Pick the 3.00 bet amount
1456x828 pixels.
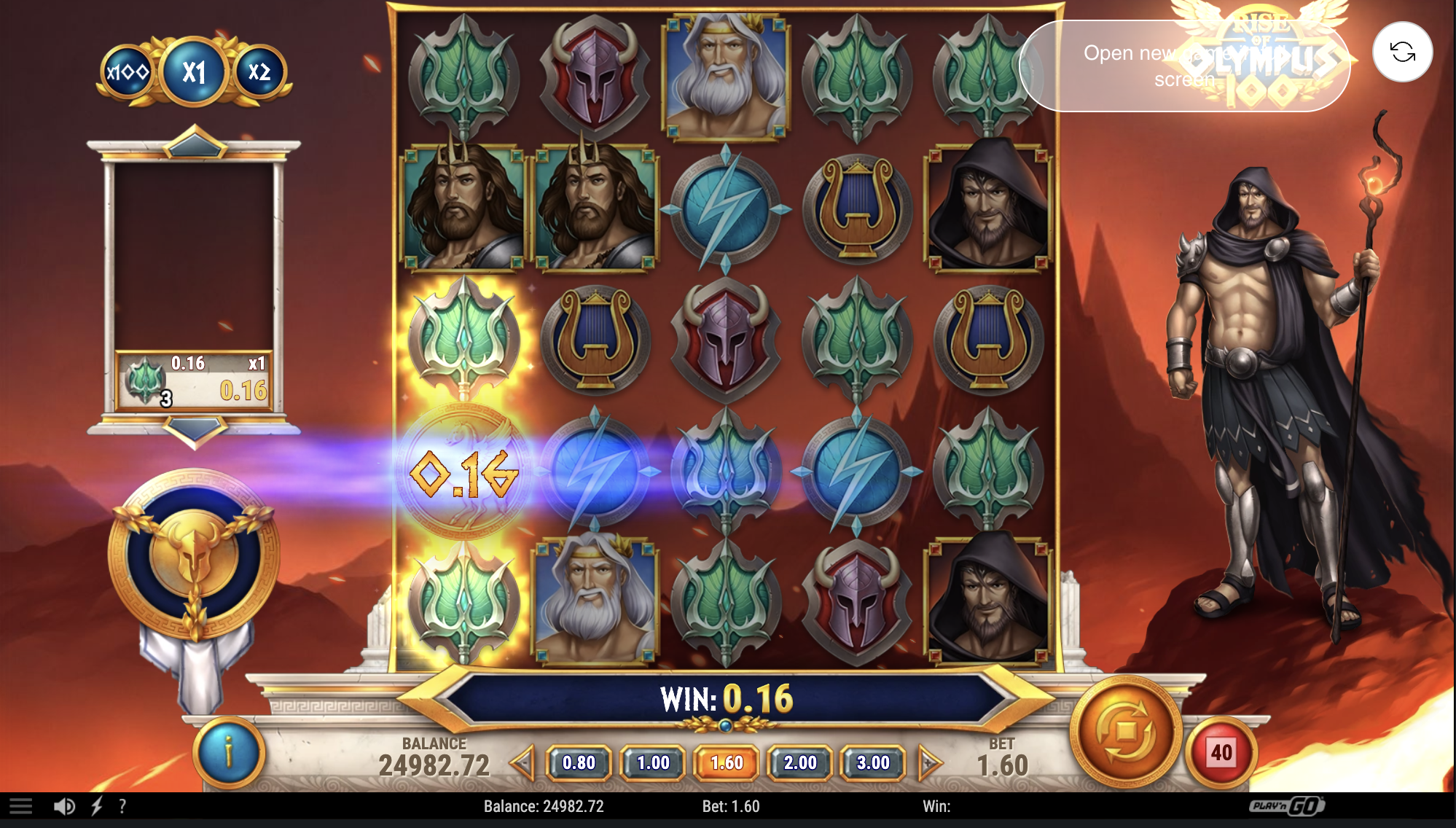tap(873, 763)
